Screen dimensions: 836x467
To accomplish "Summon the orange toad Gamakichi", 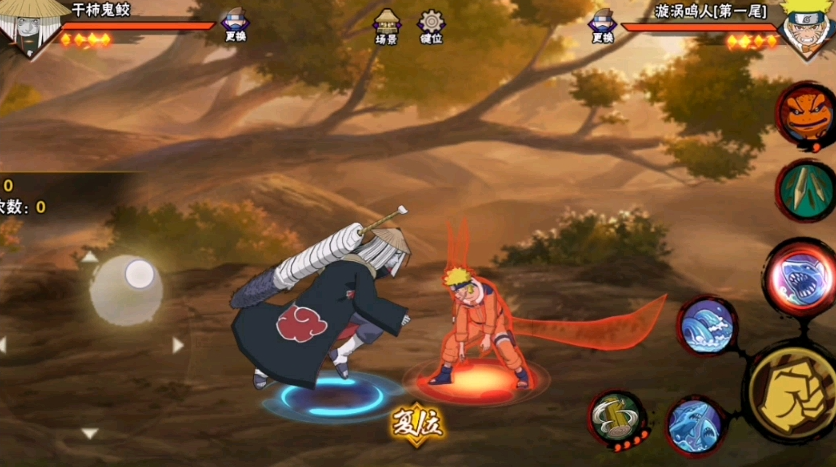I will (806, 112).
